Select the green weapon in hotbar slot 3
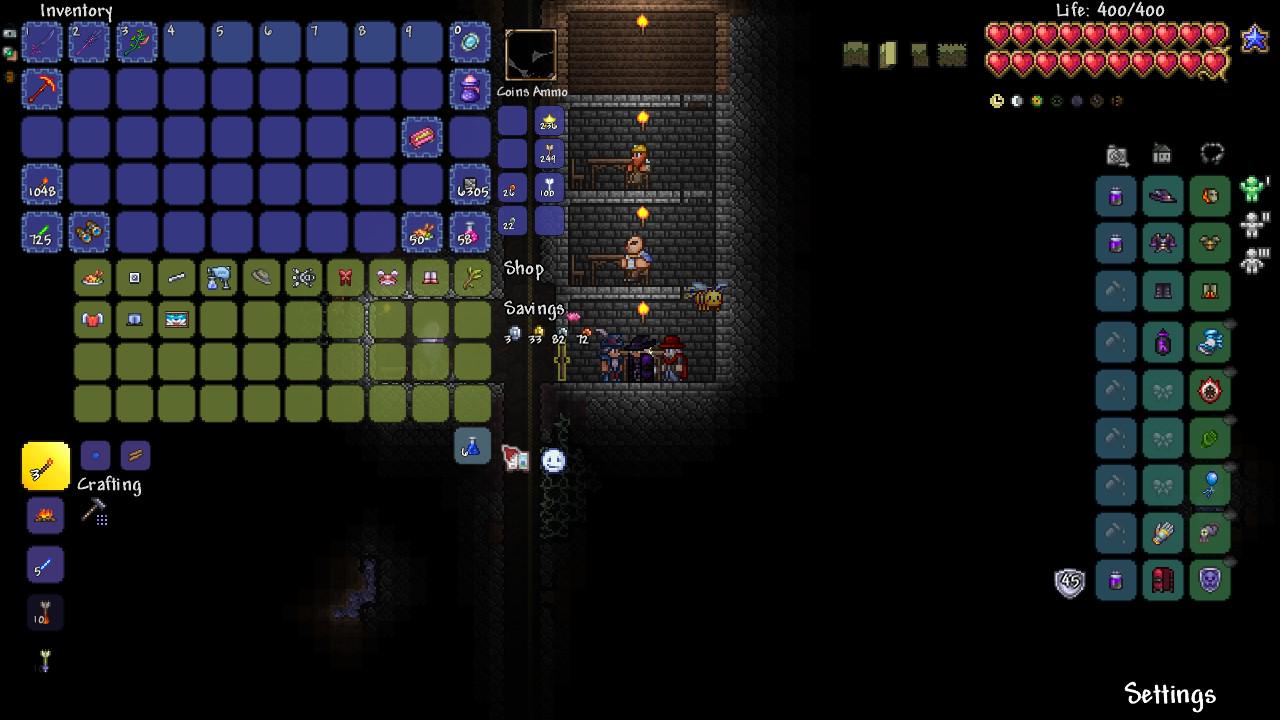The height and width of the screenshot is (720, 1280). coord(136,42)
